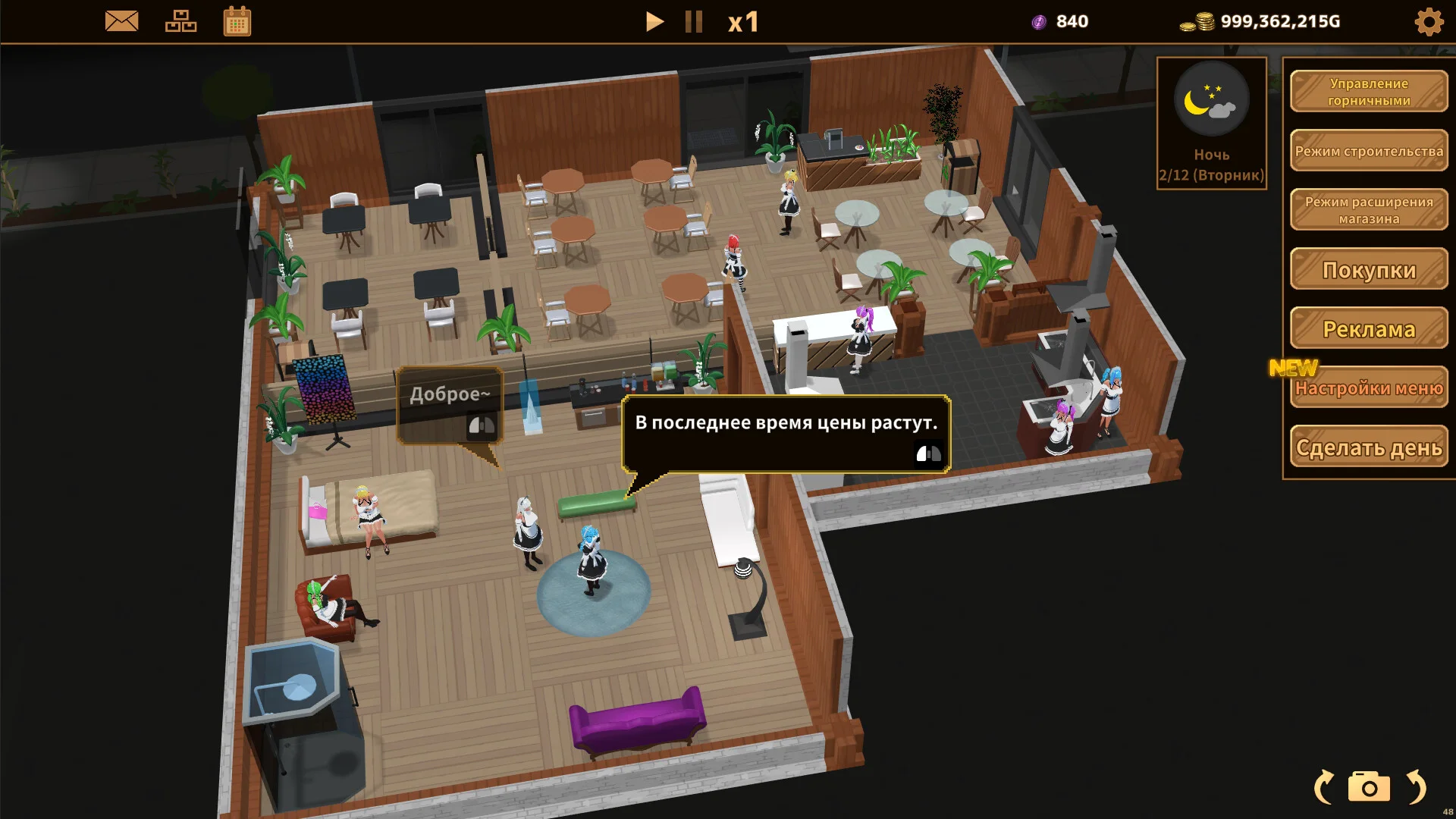The image size is (1456, 819).
Task: Advance the price-rising dialogue bubble
Action: click(928, 453)
